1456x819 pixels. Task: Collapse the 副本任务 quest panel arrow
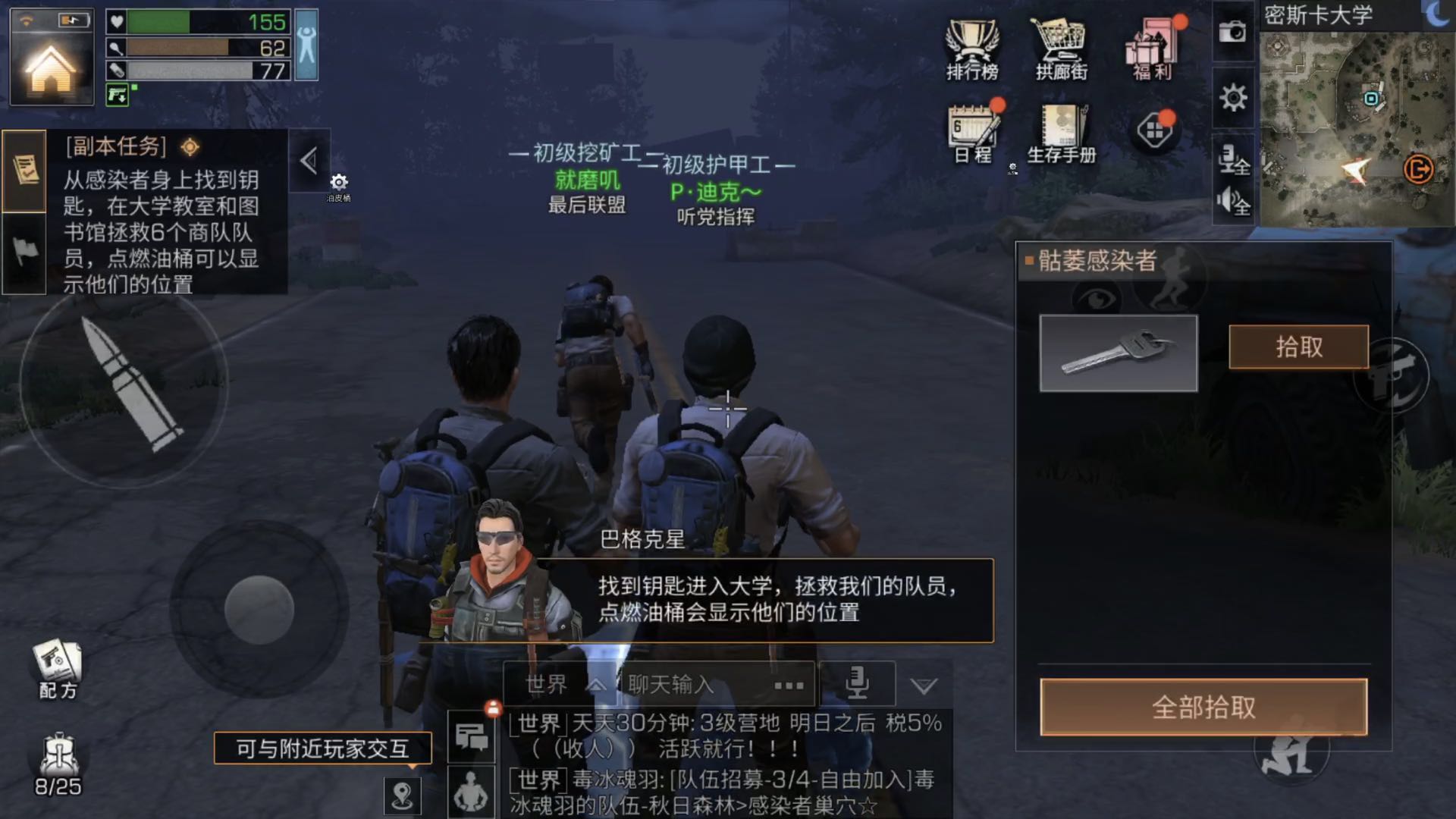pyautogui.click(x=309, y=162)
